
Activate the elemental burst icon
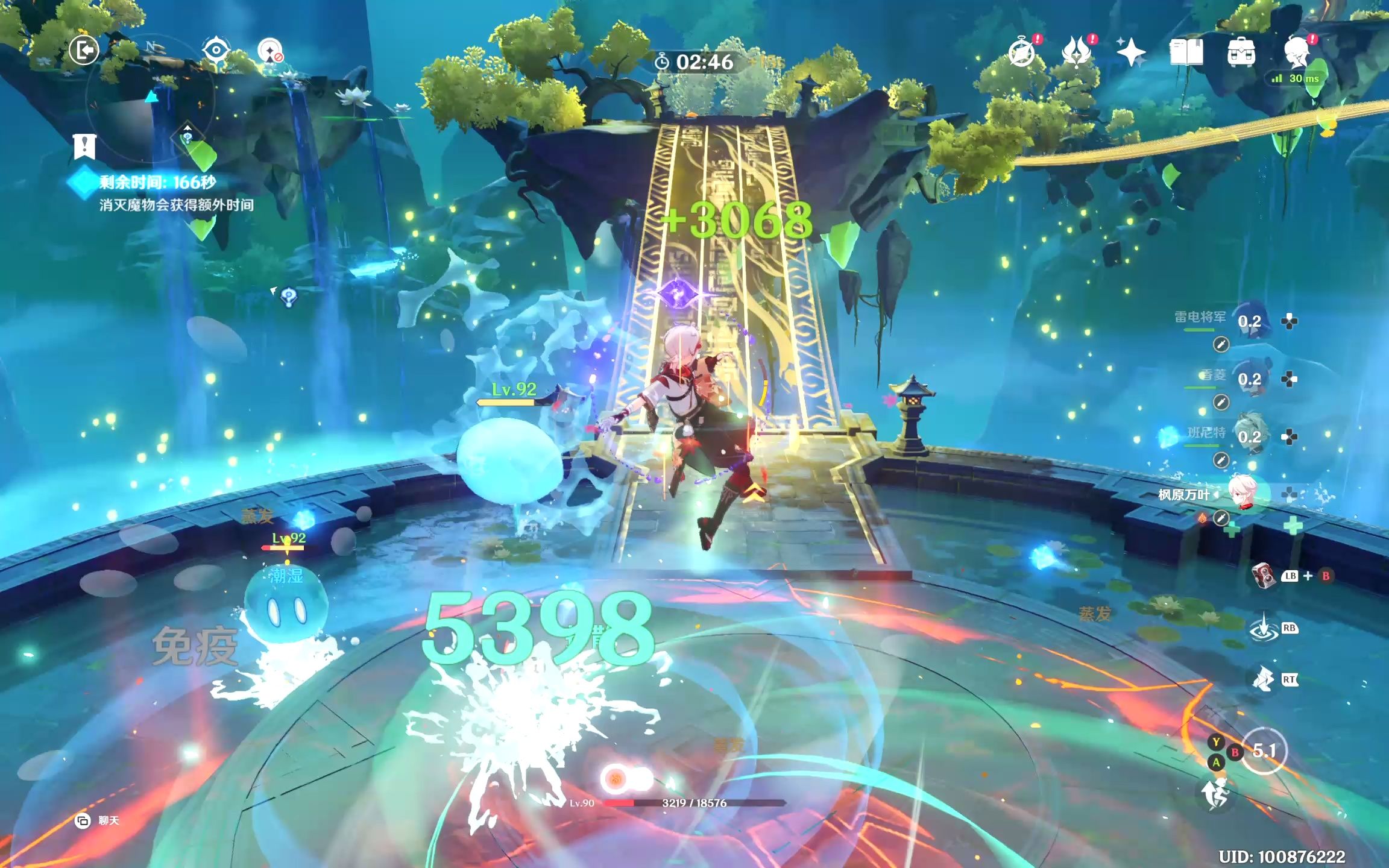[1263, 680]
